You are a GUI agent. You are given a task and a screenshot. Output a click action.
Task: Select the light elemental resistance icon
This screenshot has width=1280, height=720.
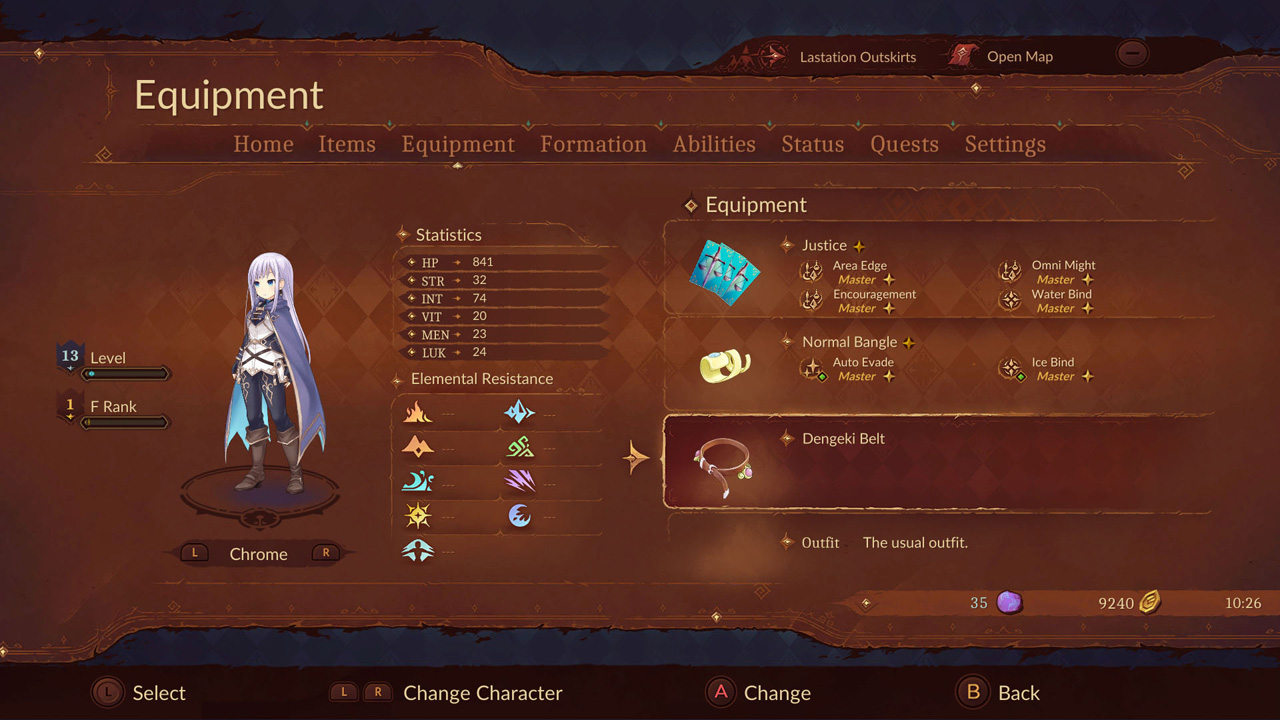coord(418,515)
